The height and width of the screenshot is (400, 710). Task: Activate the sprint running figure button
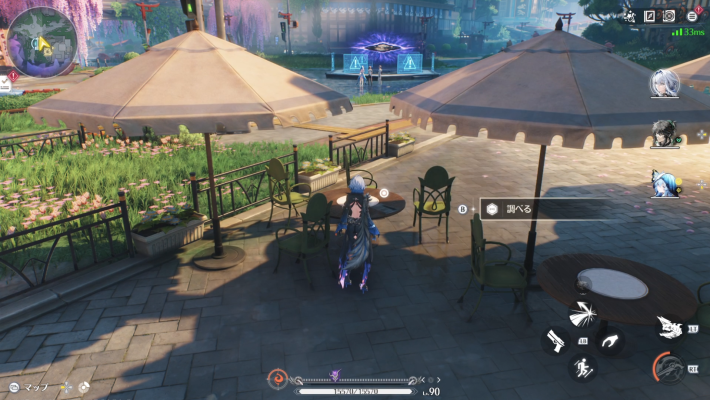[581, 367]
